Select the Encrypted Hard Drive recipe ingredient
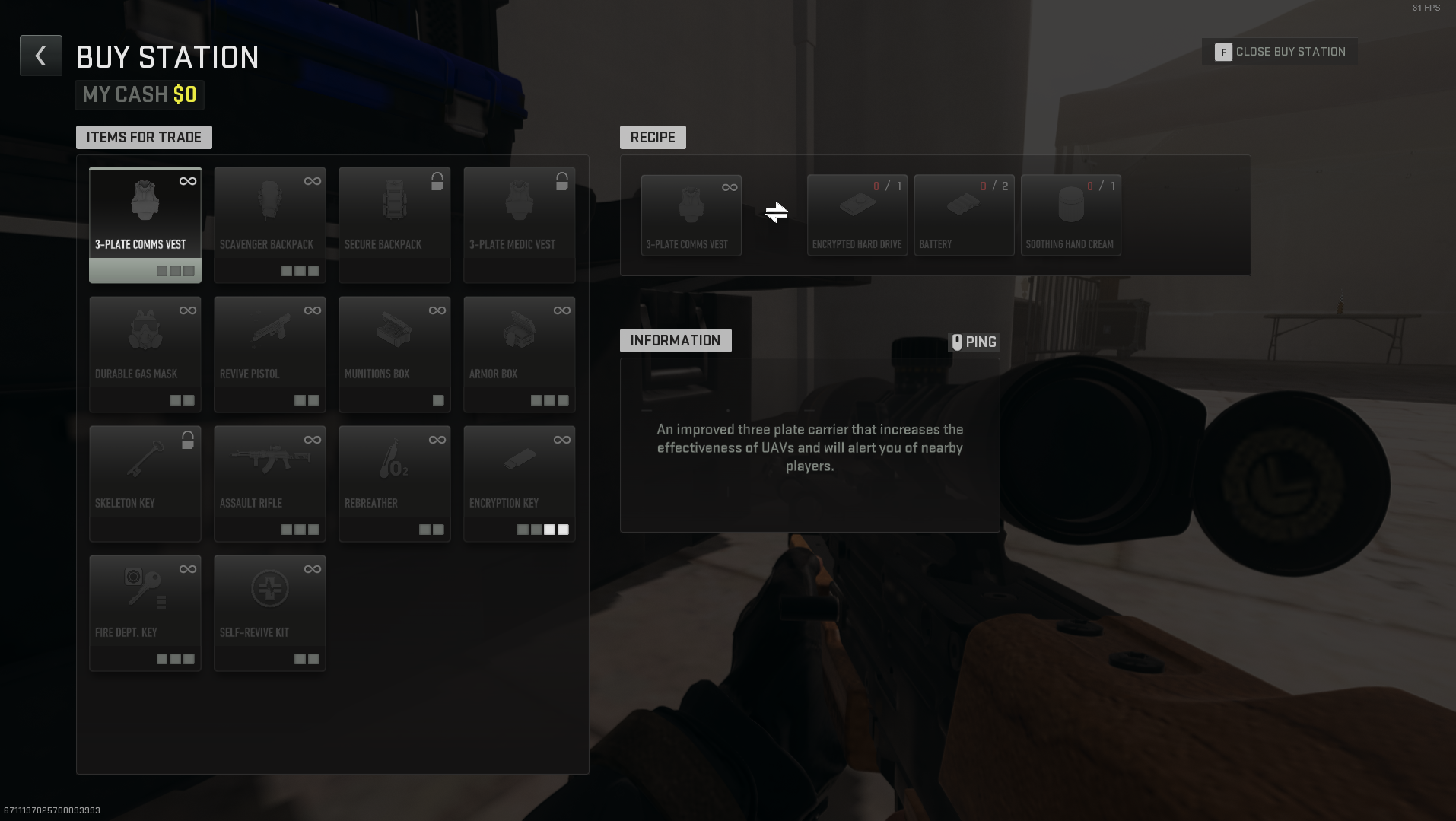Image resolution: width=1456 pixels, height=821 pixels. coord(857,215)
